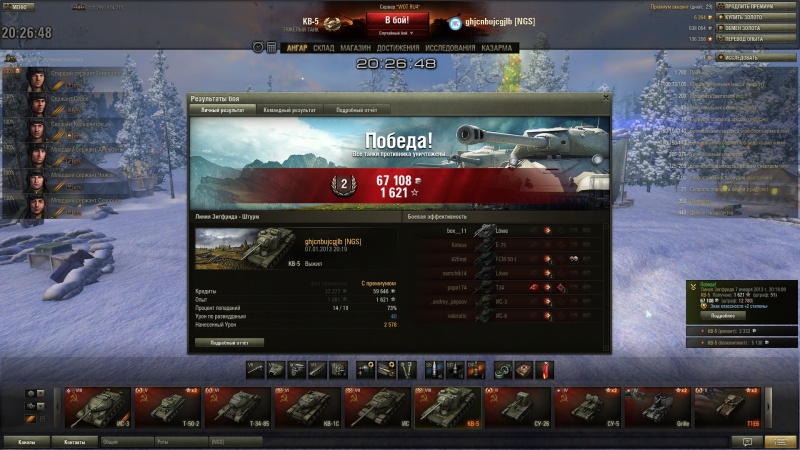Open the Подробный отчёт tab in results
The height and width of the screenshot is (450, 800).
[x=355, y=109]
